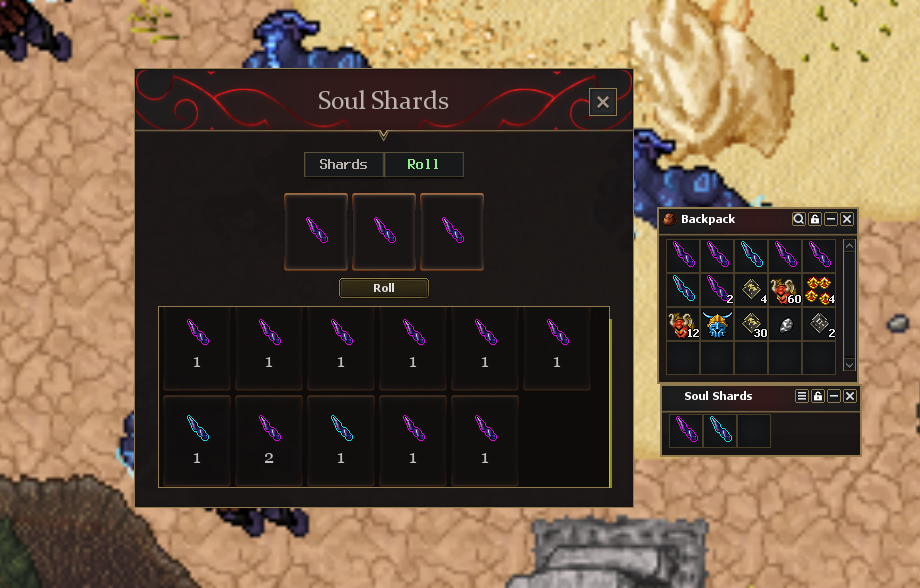The height and width of the screenshot is (588, 920).
Task: Search the Backpack with the magnifier button
Action: (799, 219)
